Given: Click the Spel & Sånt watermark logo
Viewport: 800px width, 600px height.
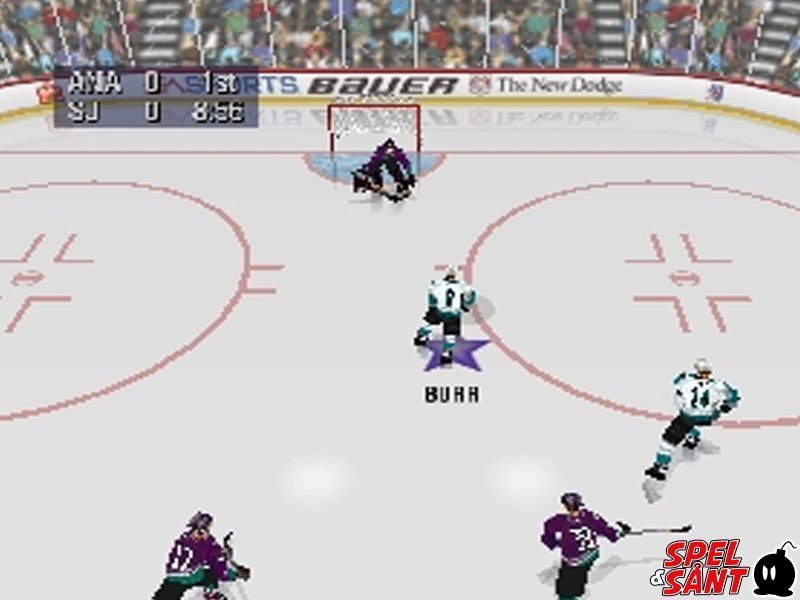Looking at the screenshot, I should pyautogui.click(x=728, y=568).
